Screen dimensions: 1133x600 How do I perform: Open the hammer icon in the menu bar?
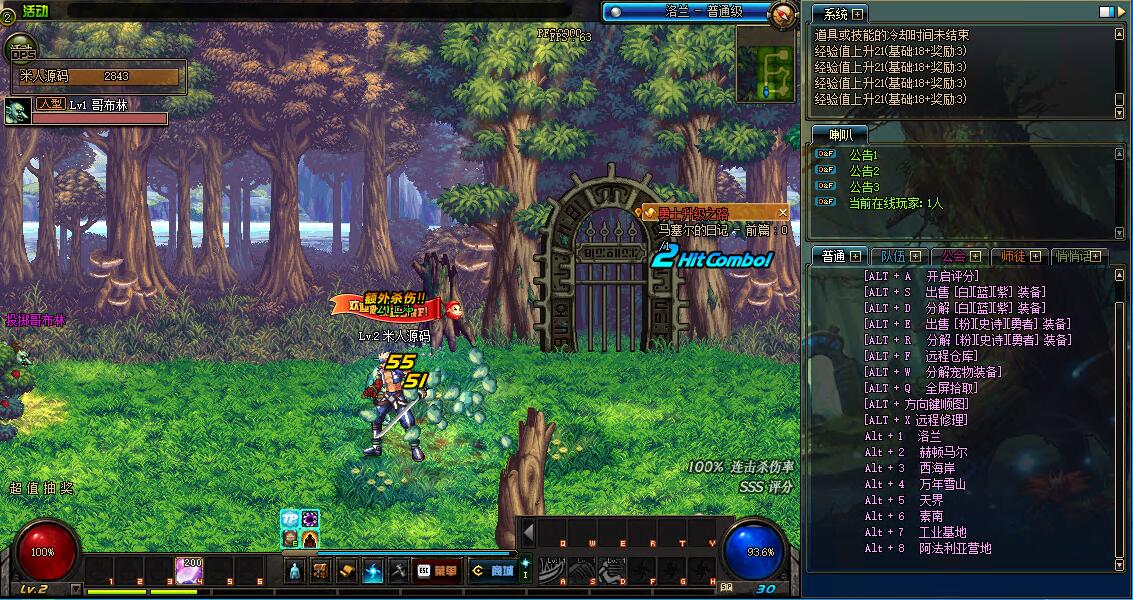click(x=398, y=571)
